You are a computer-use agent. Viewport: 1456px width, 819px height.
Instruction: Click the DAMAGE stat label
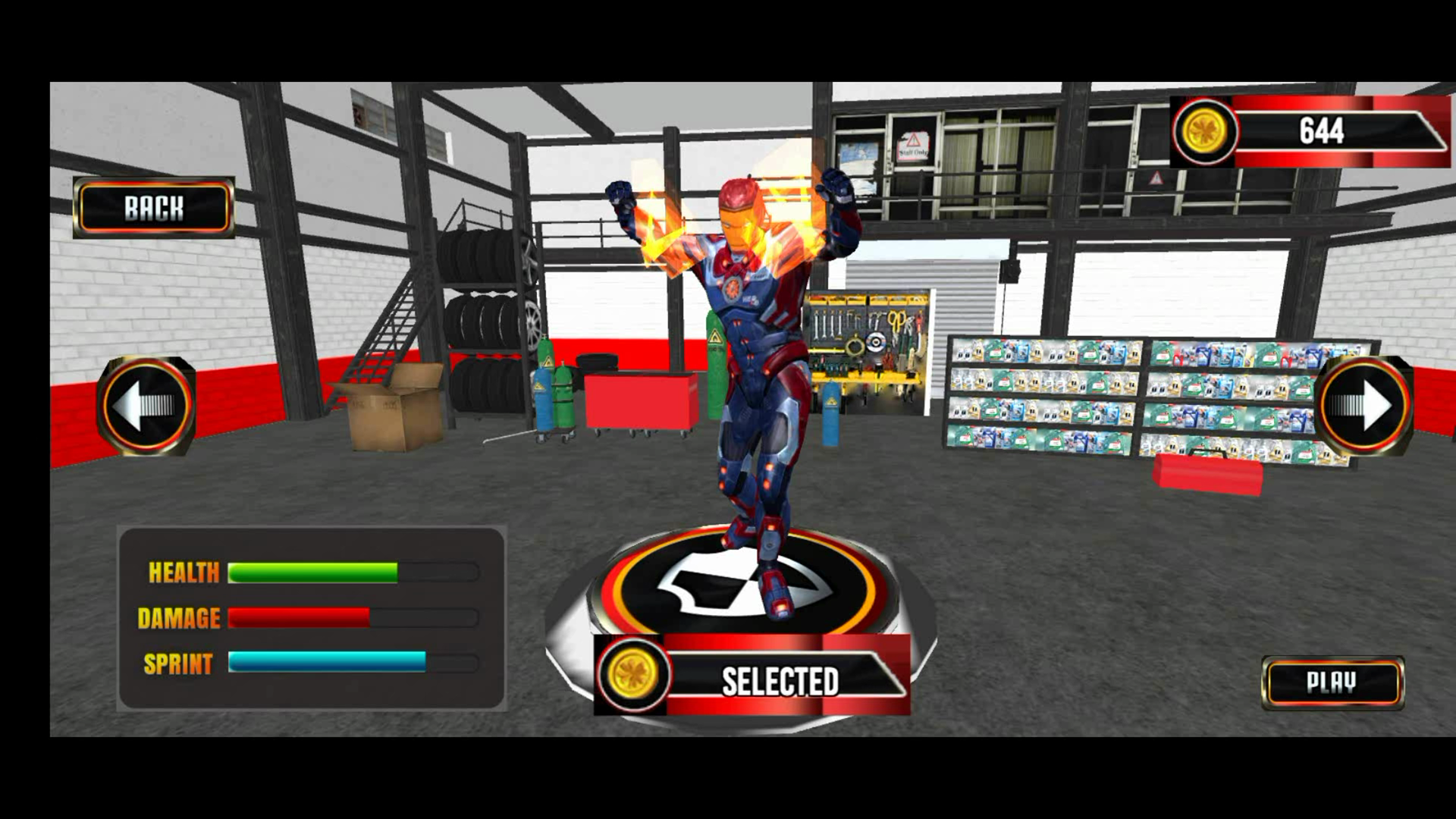180,617
